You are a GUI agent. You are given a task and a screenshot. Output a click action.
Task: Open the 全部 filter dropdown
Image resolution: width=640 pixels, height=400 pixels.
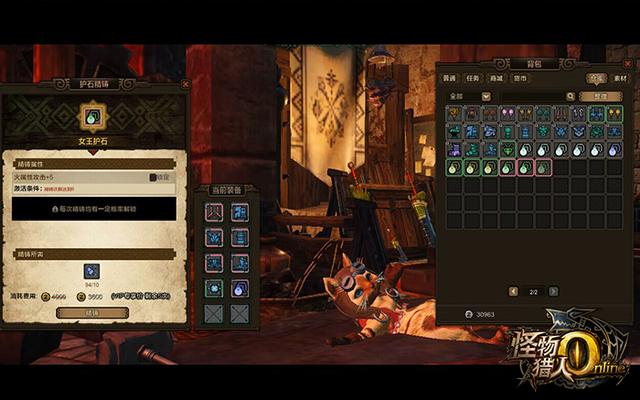click(x=468, y=96)
